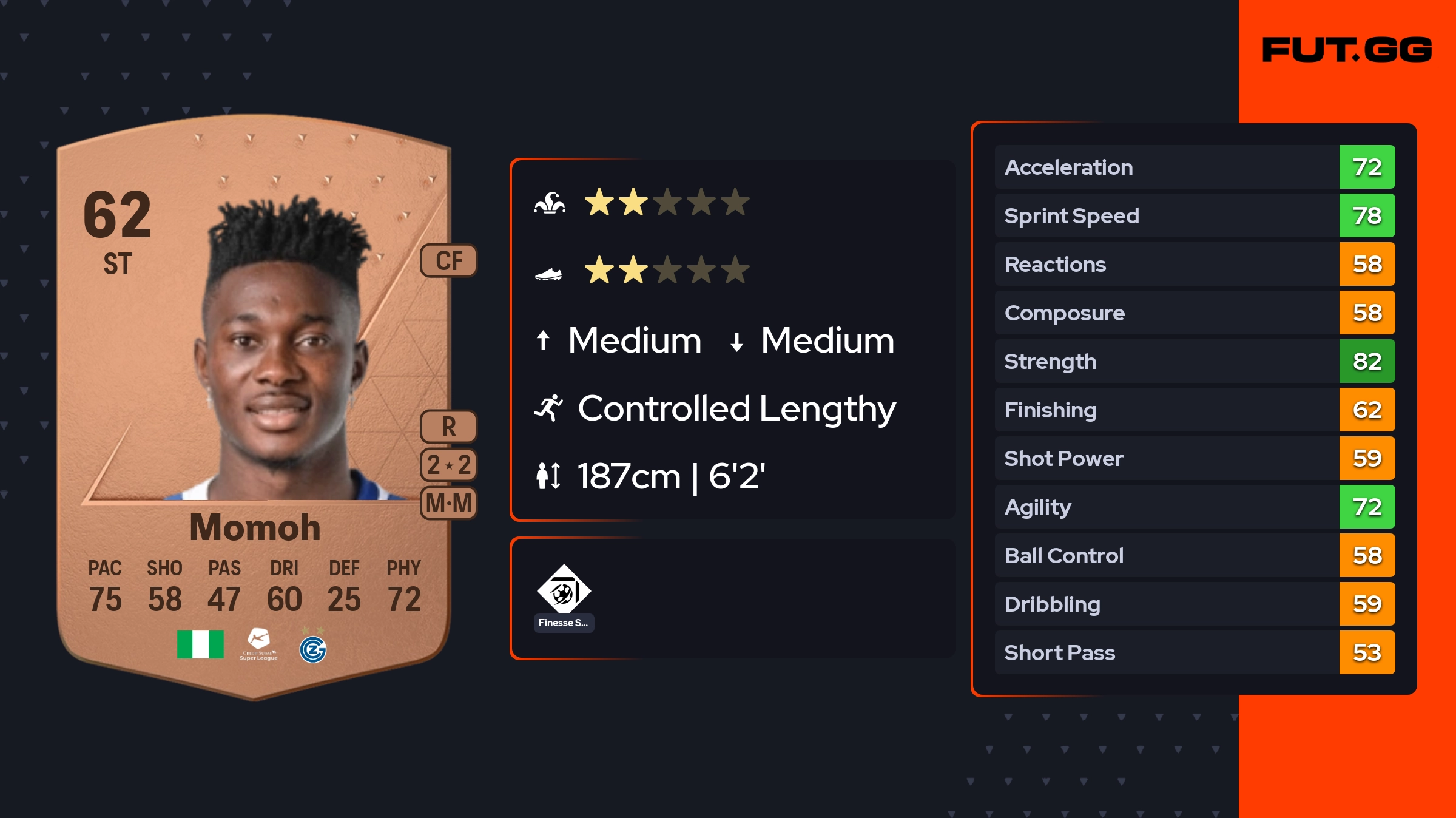Open the FUT.GG logo link
Viewport: 1456px width, 818px height.
[1347, 50]
